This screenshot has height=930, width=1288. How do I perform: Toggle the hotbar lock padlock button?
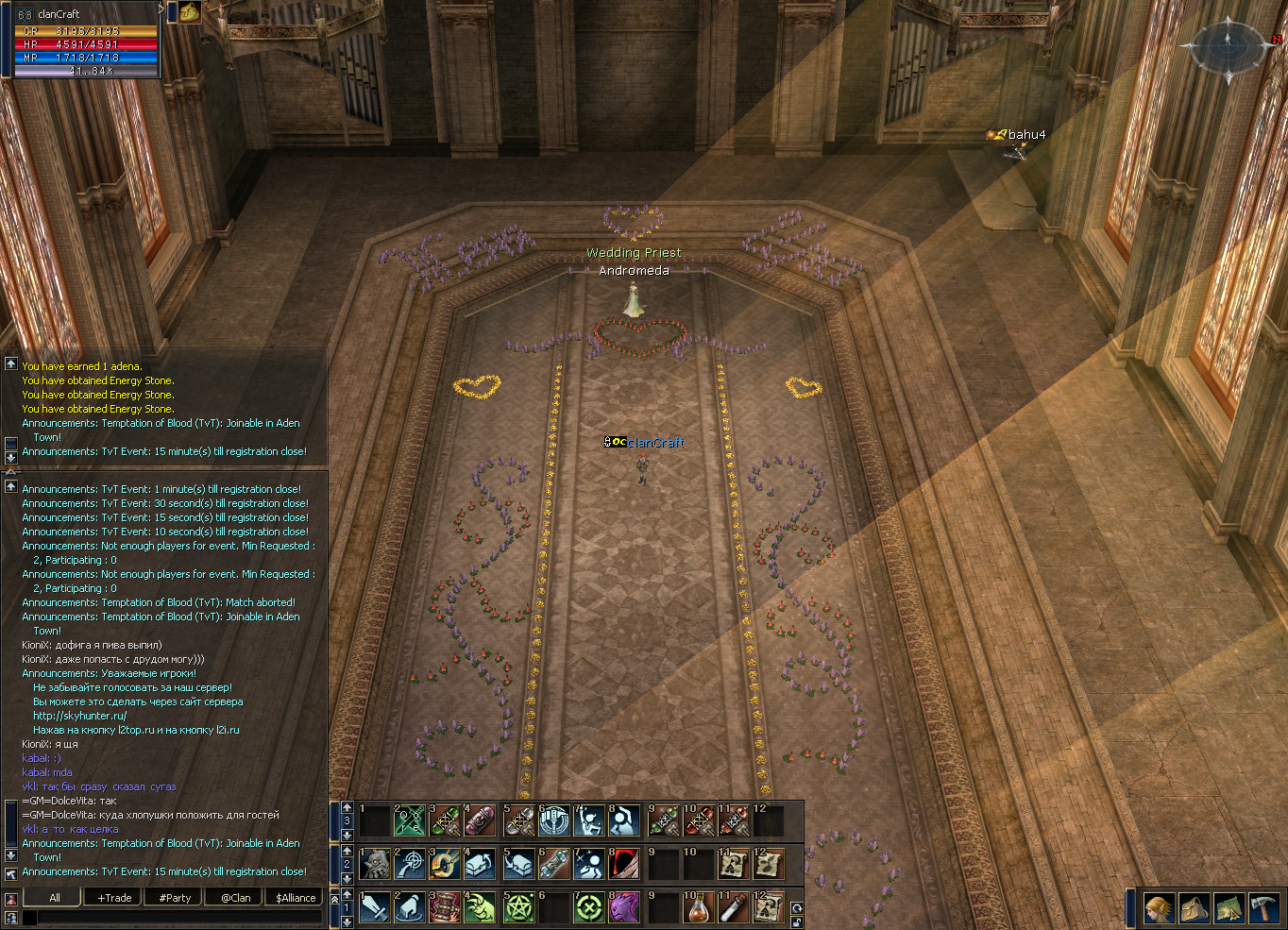[x=797, y=922]
